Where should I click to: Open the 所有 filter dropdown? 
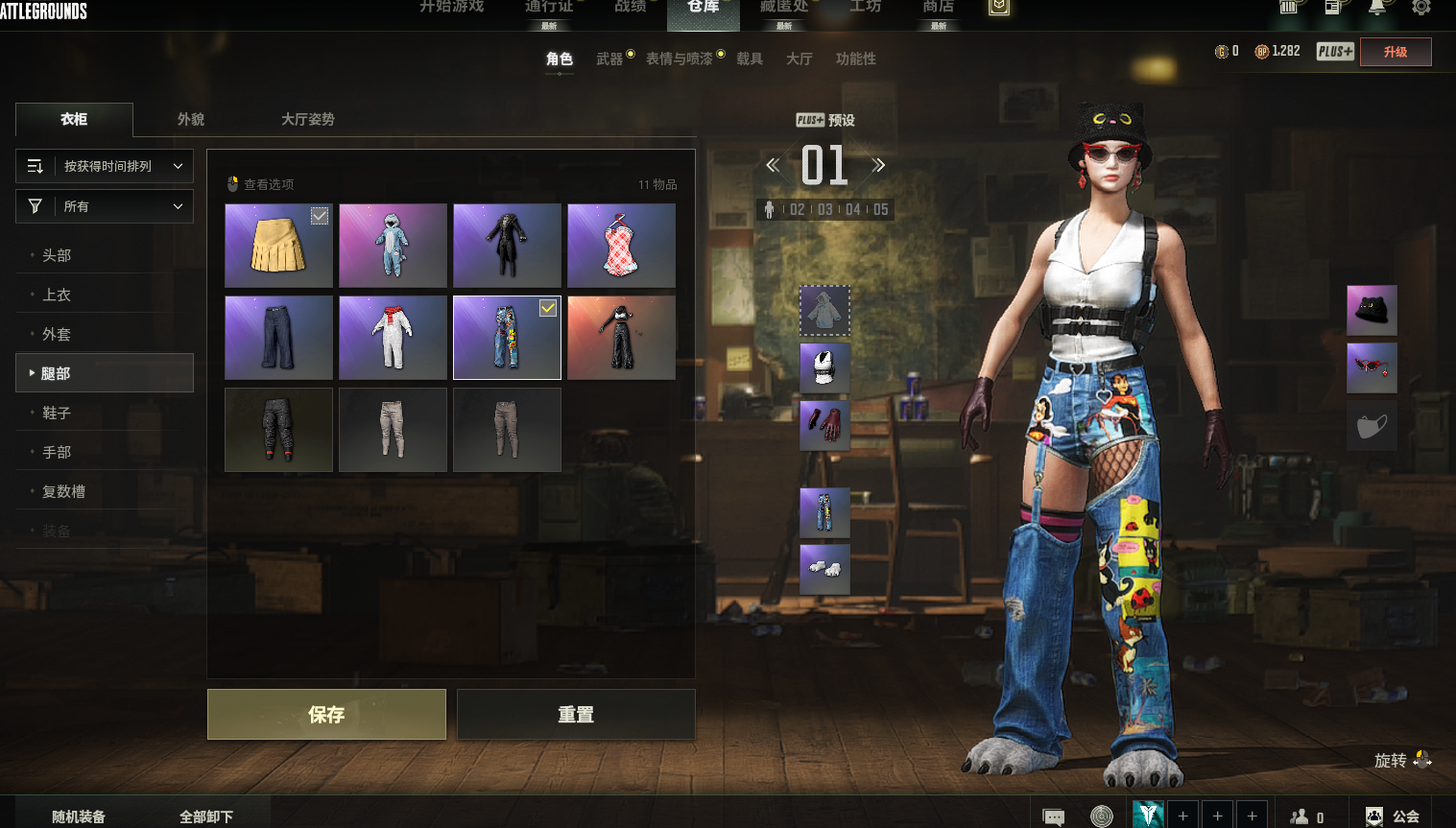[x=105, y=206]
